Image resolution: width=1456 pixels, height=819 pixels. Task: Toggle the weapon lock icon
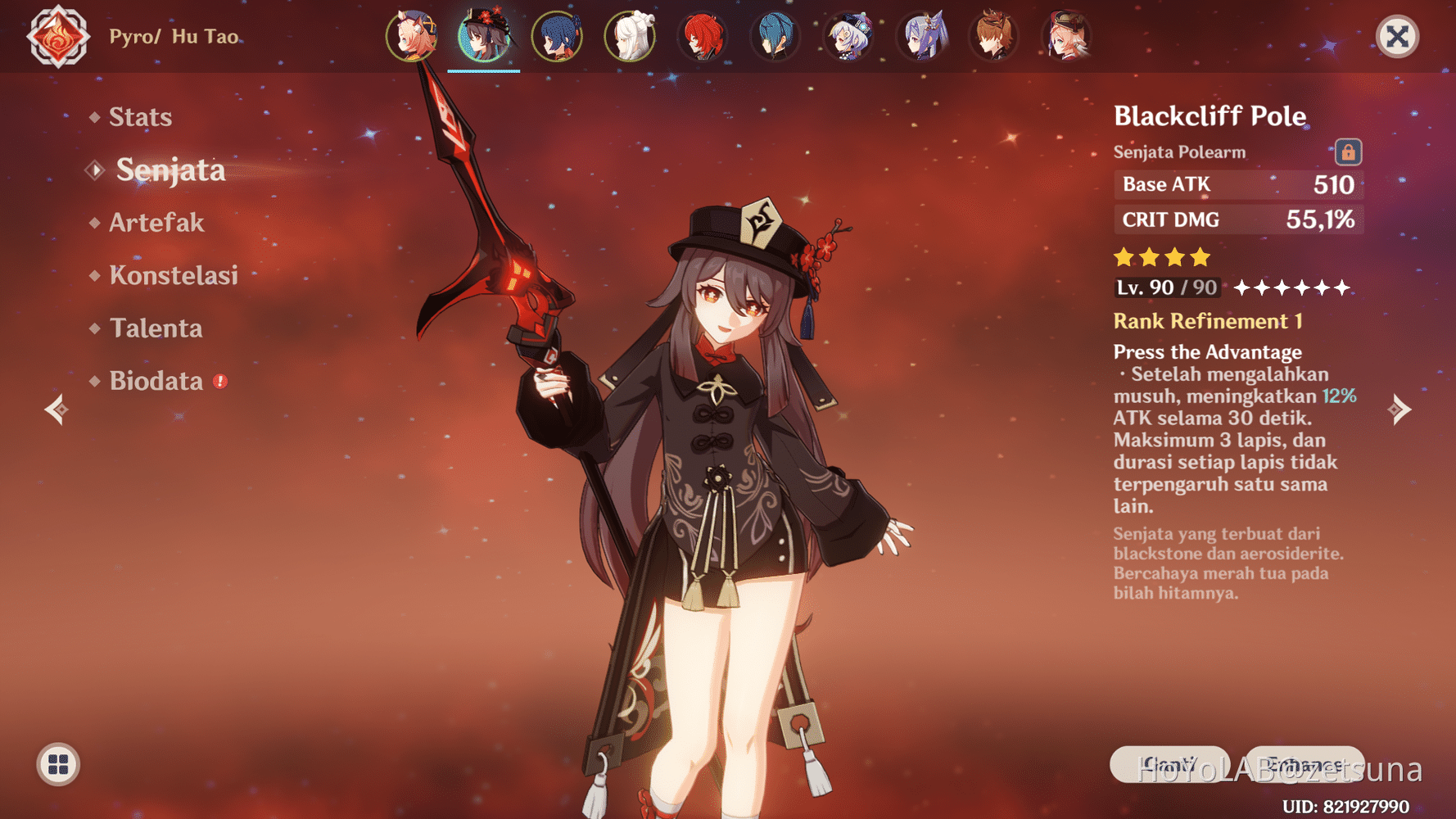click(1348, 152)
